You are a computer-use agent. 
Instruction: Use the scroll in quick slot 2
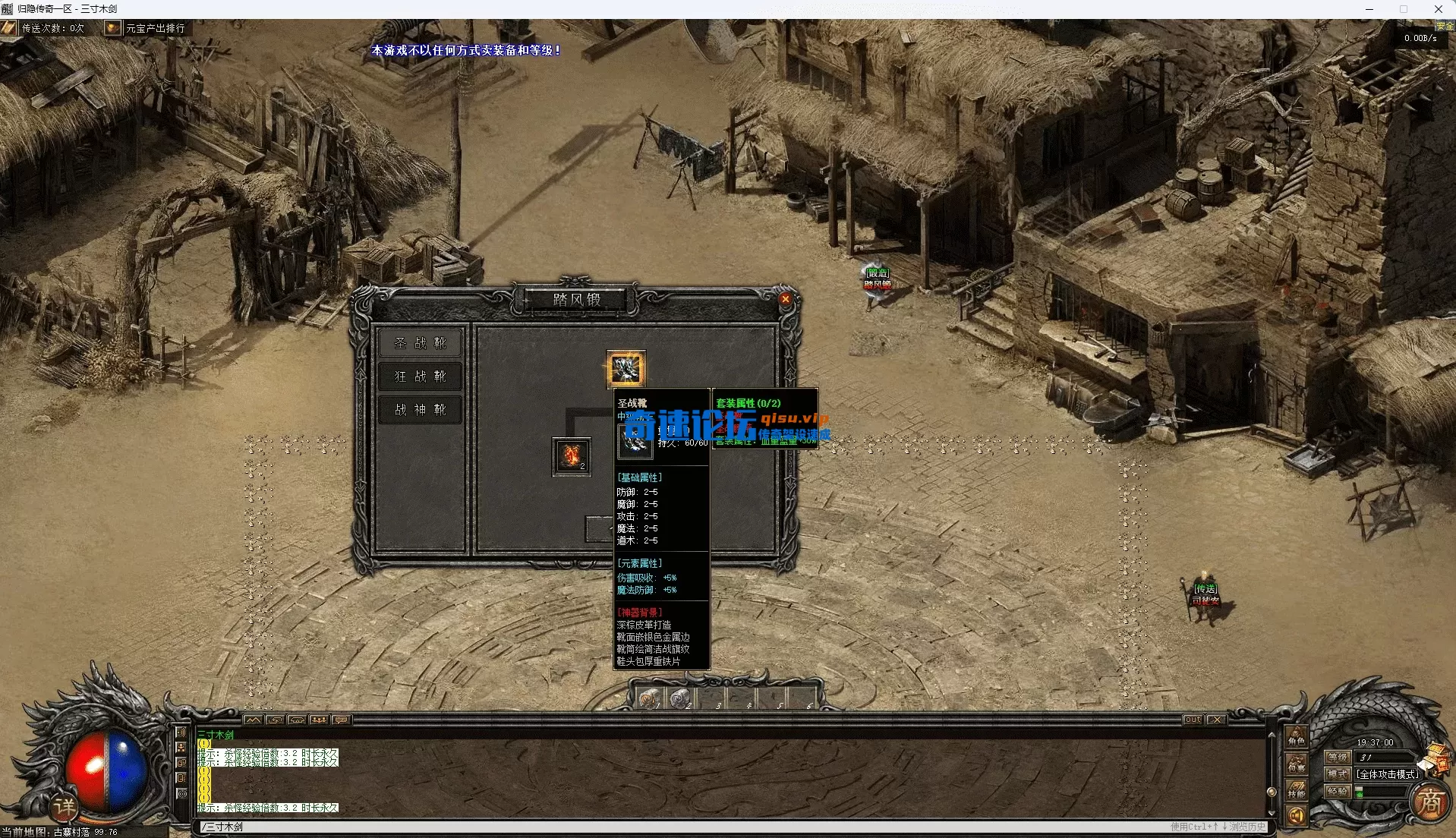(679, 698)
